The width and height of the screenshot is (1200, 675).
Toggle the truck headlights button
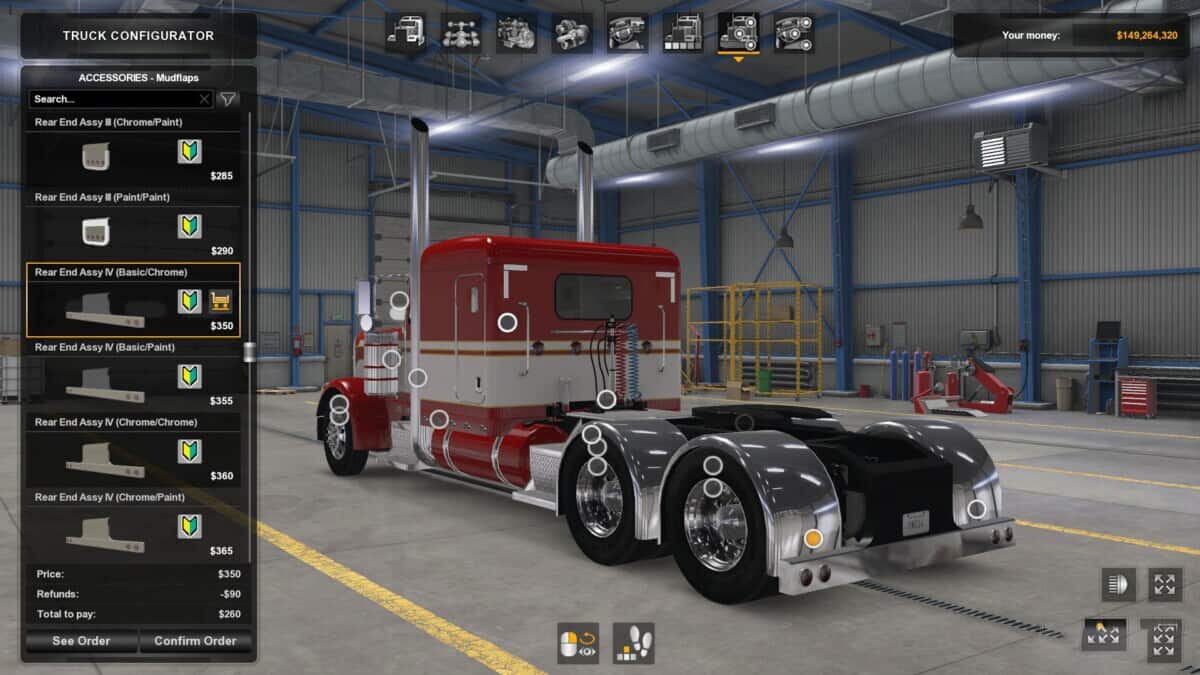point(1119,585)
